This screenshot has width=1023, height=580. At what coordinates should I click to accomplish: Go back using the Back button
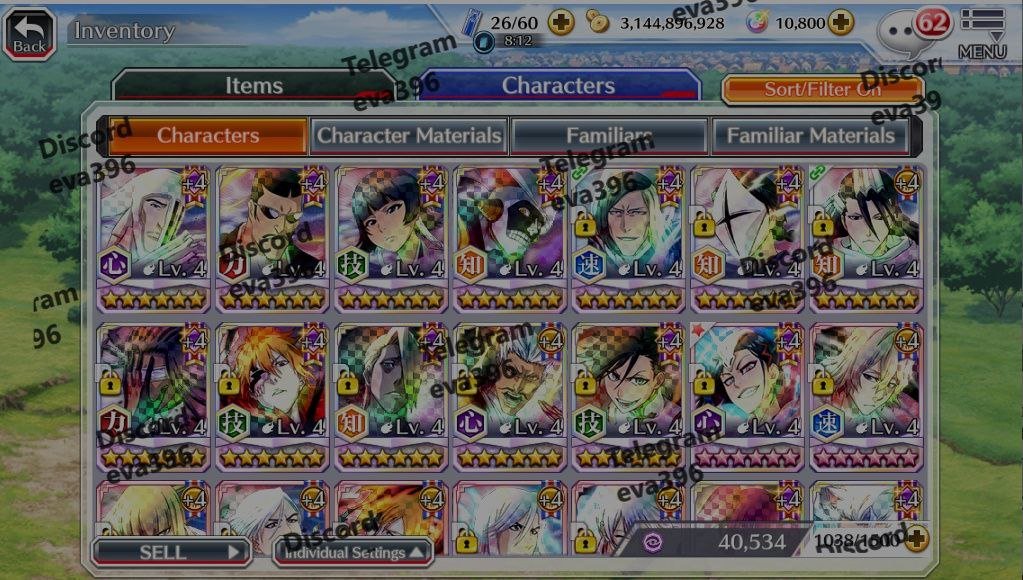(x=29, y=33)
